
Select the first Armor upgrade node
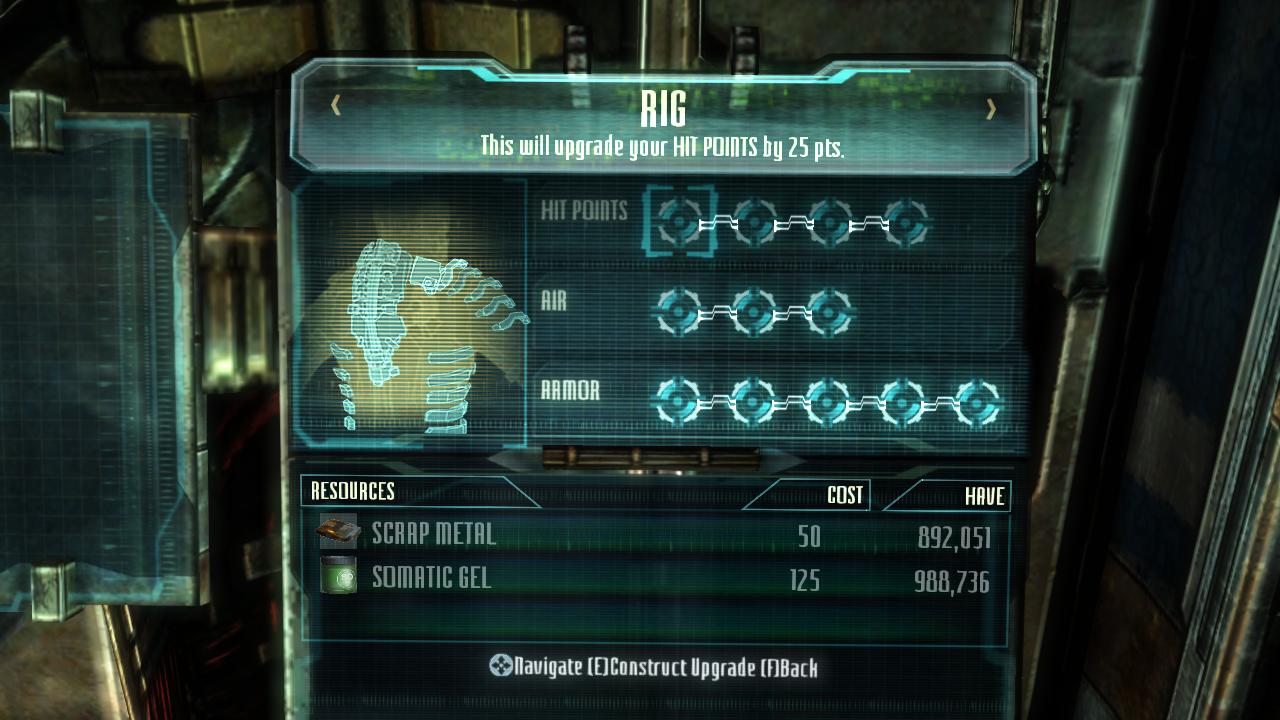coord(679,402)
